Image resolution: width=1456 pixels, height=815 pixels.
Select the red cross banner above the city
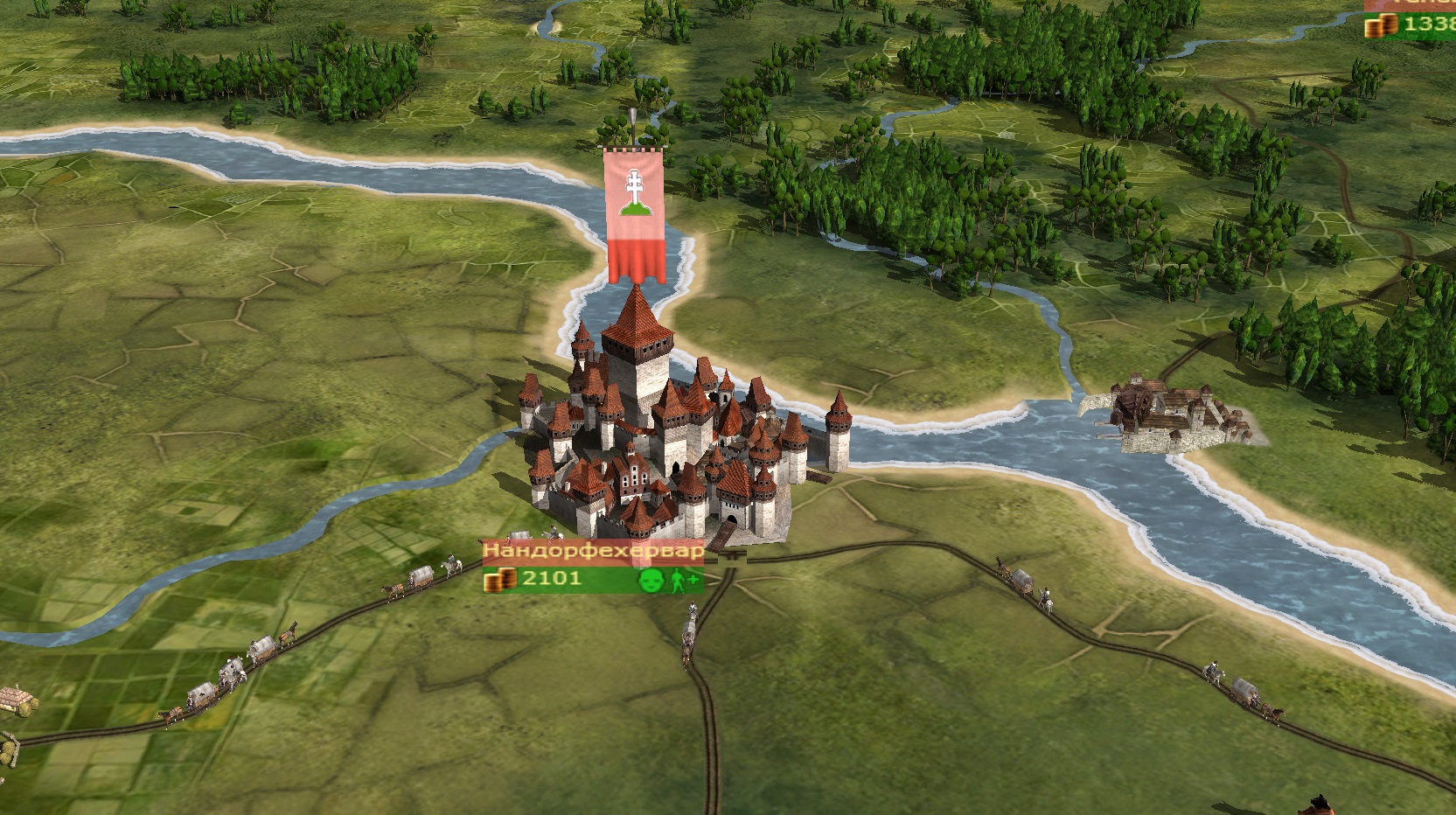(x=635, y=215)
